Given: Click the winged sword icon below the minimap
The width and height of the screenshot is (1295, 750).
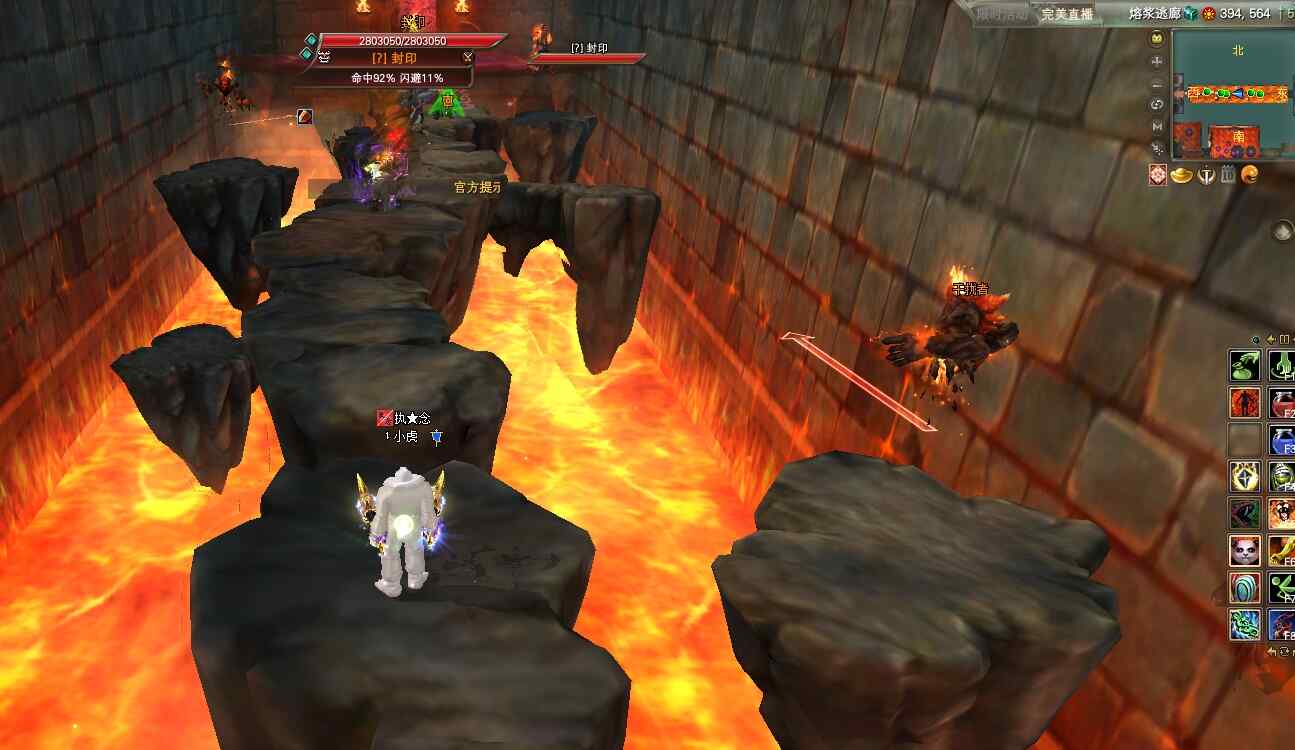Looking at the screenshot, I should pyautogui.click(x=1207, y=176).
